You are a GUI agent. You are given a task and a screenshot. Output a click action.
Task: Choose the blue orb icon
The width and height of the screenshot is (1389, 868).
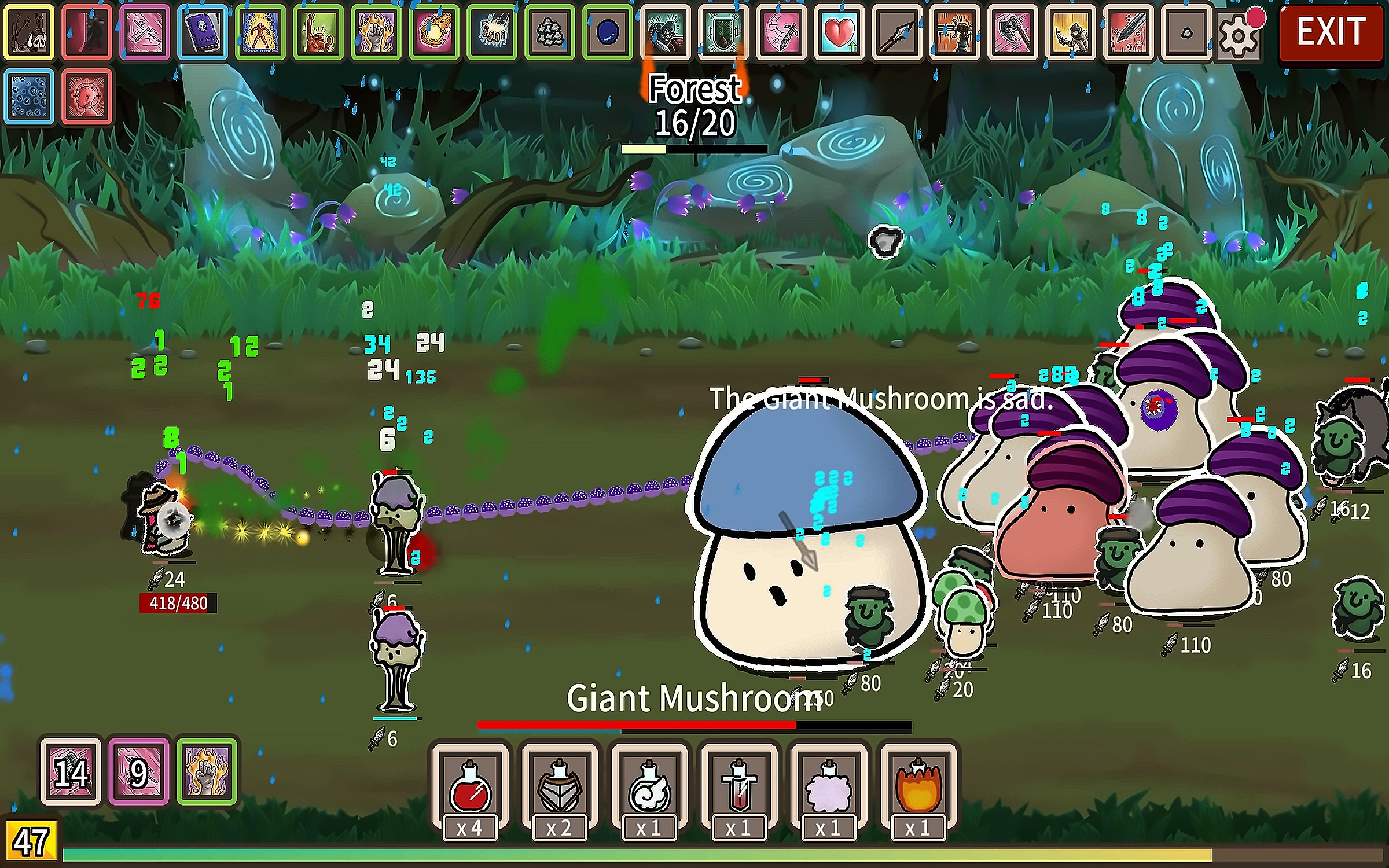point(608,32)
